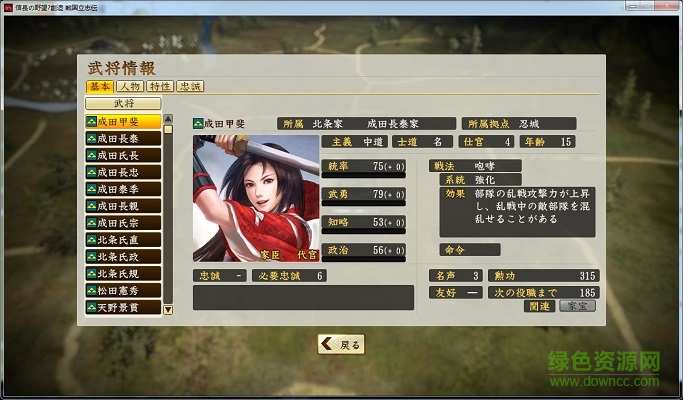Select 成田氏宗 in the list

coord(123,223)
